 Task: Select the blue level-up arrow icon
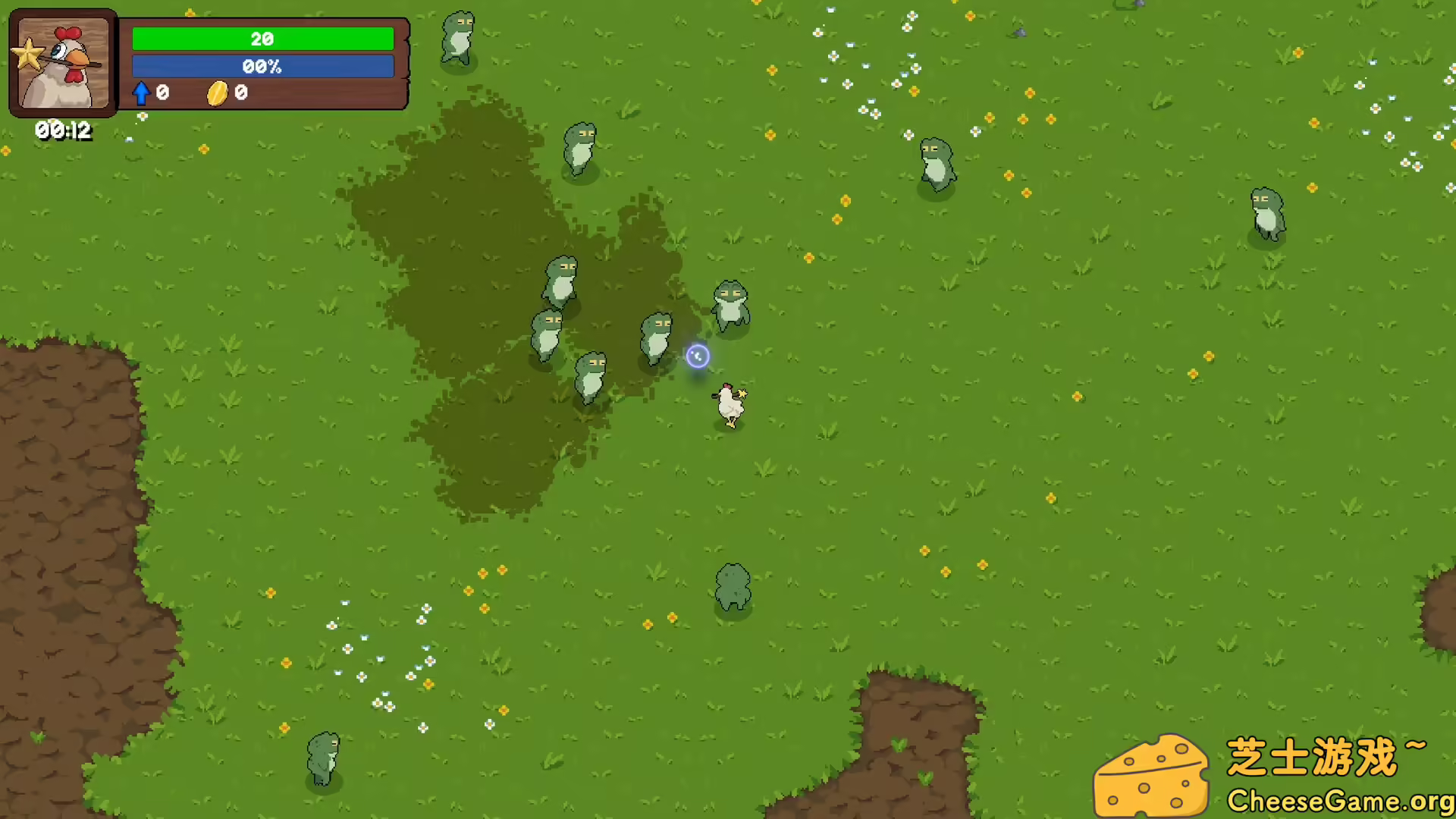[x=141, y=93]
